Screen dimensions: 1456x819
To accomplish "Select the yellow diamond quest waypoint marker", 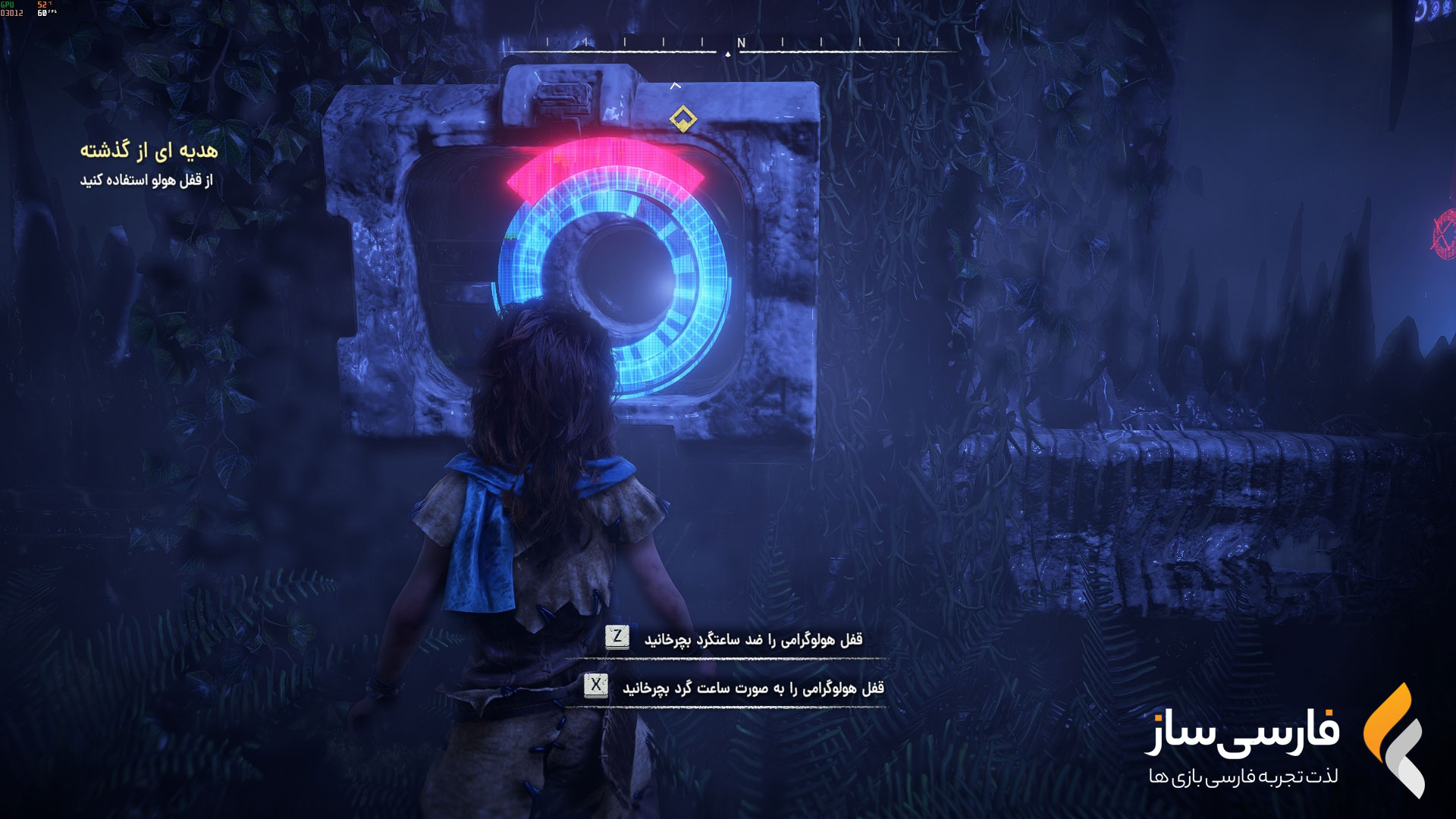I will tap(682, 118).
